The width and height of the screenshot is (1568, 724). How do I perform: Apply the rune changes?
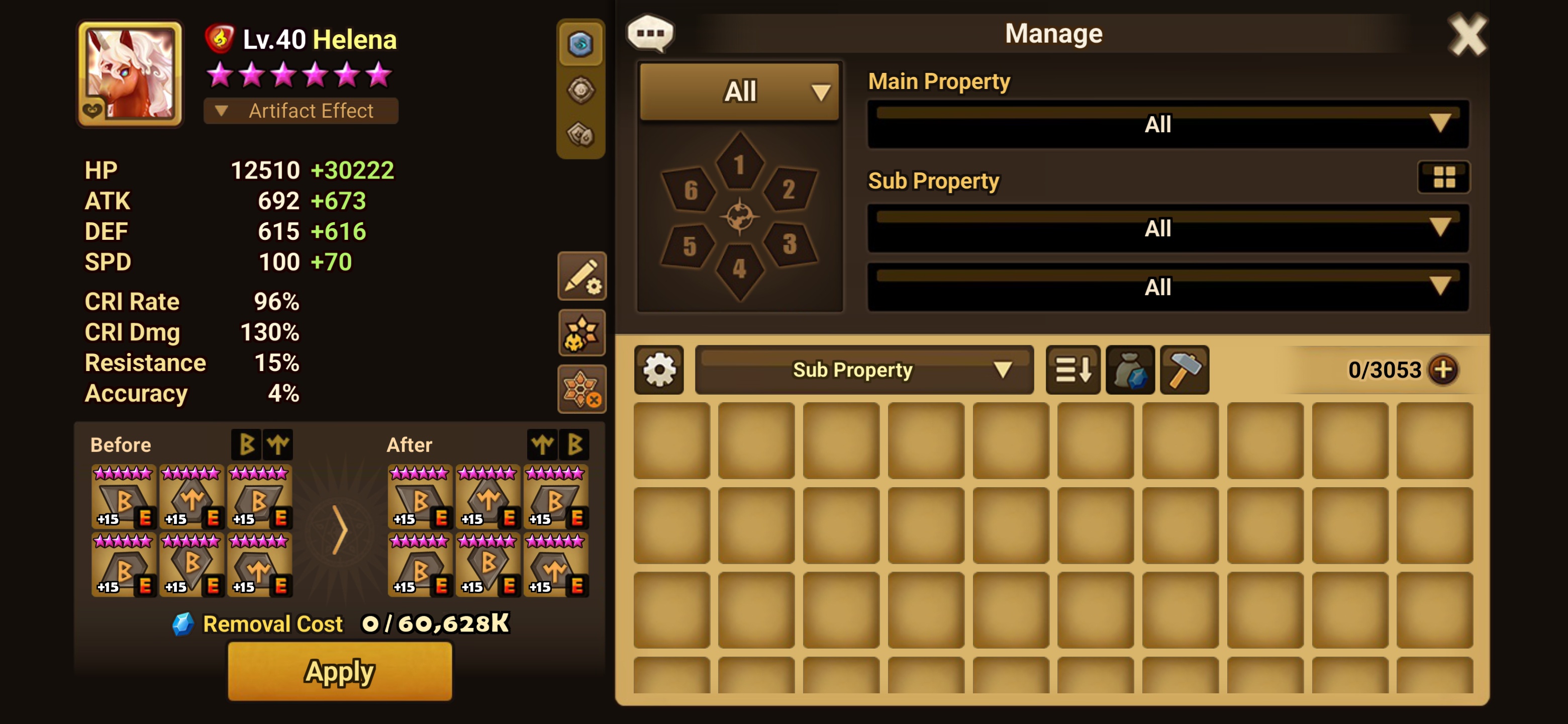click(x=340, y=672)
